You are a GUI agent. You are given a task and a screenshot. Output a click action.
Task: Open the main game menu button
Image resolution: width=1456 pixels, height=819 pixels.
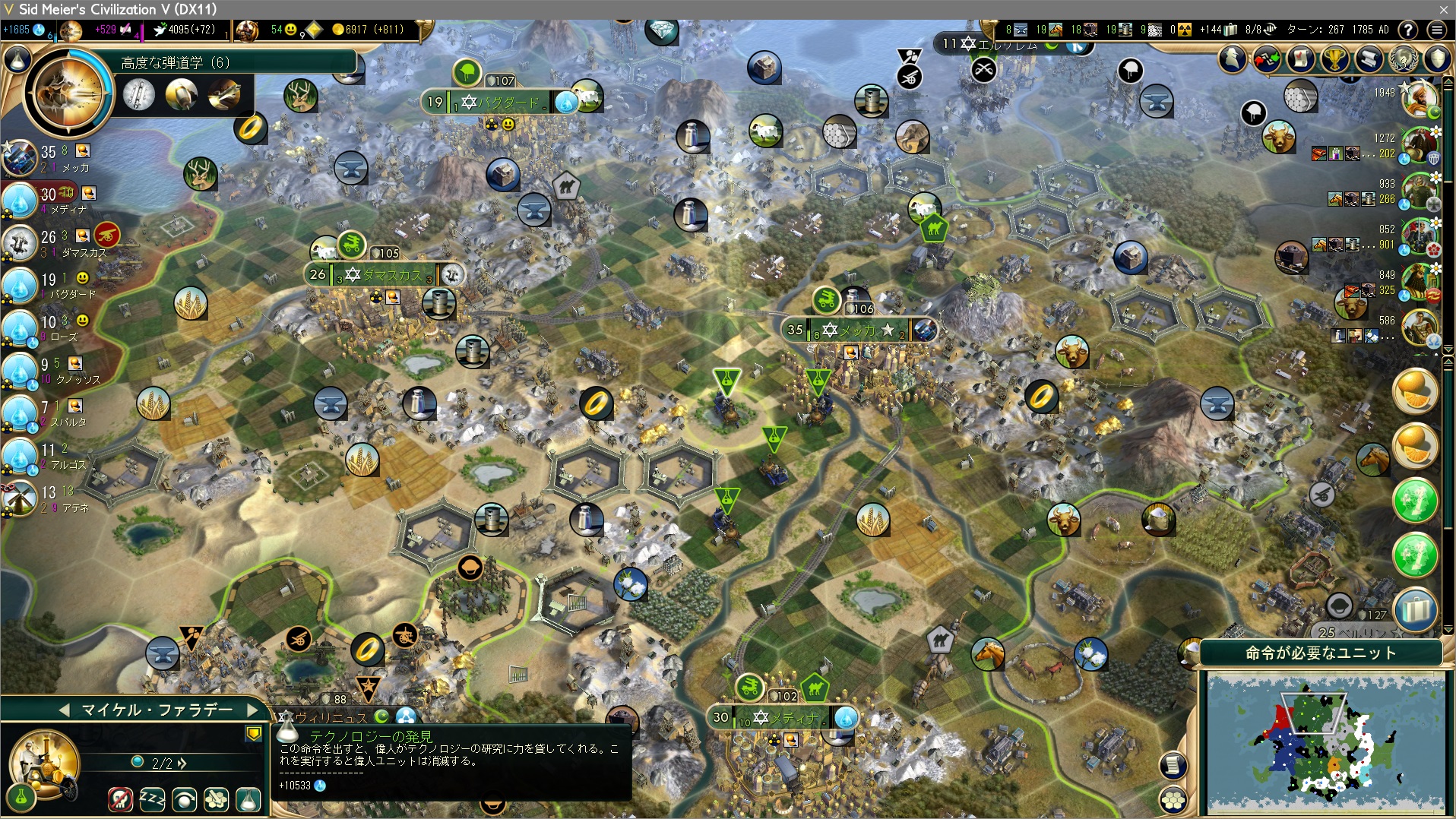click(1436, 30)
